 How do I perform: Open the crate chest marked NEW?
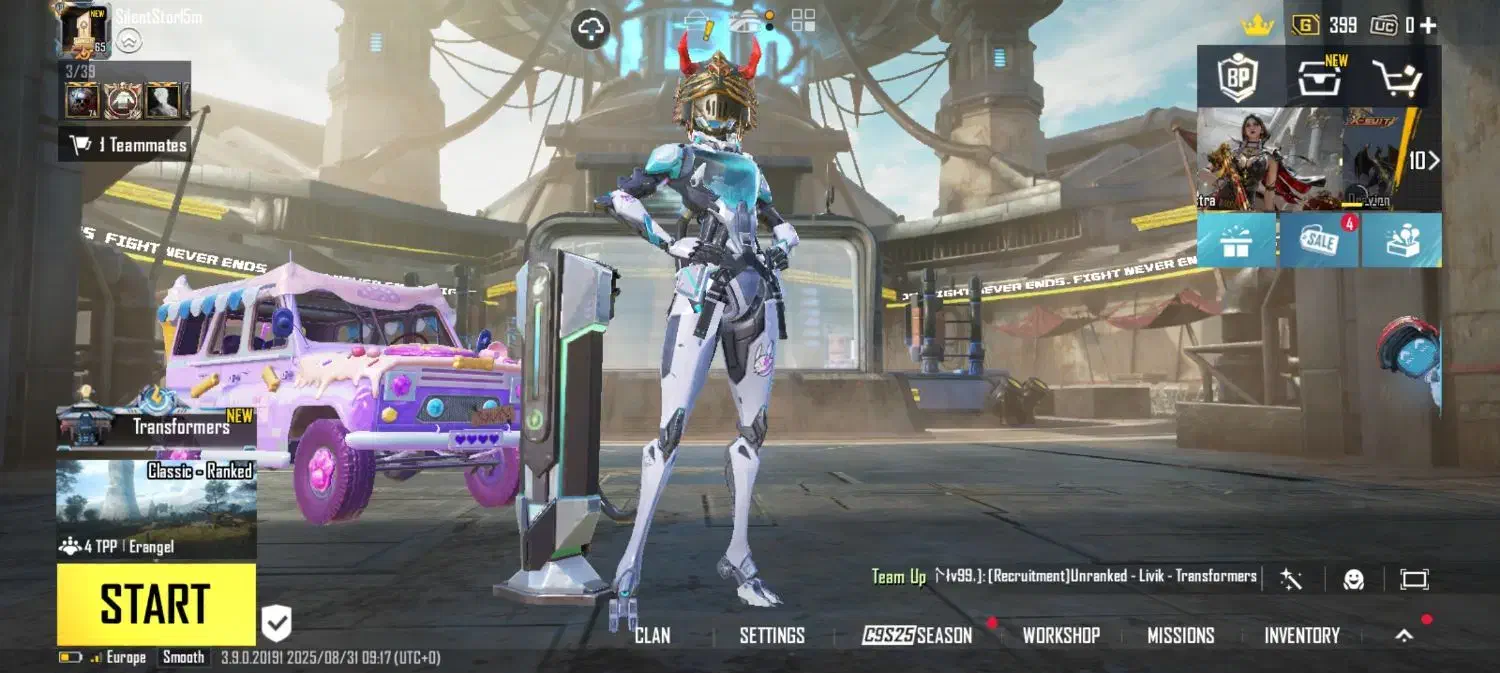(x=1320, y=78)
